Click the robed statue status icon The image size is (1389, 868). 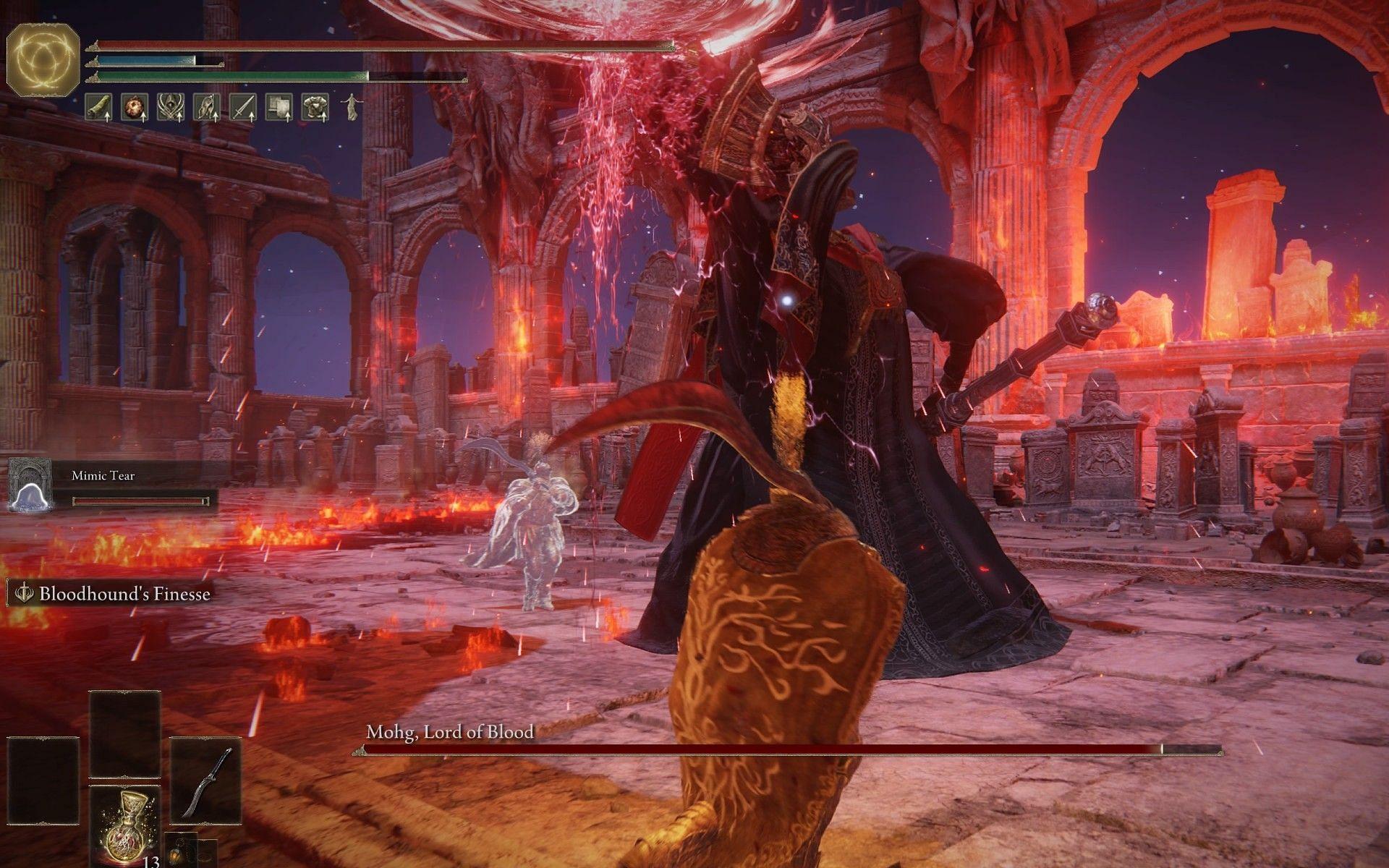[x=351, y=107]
